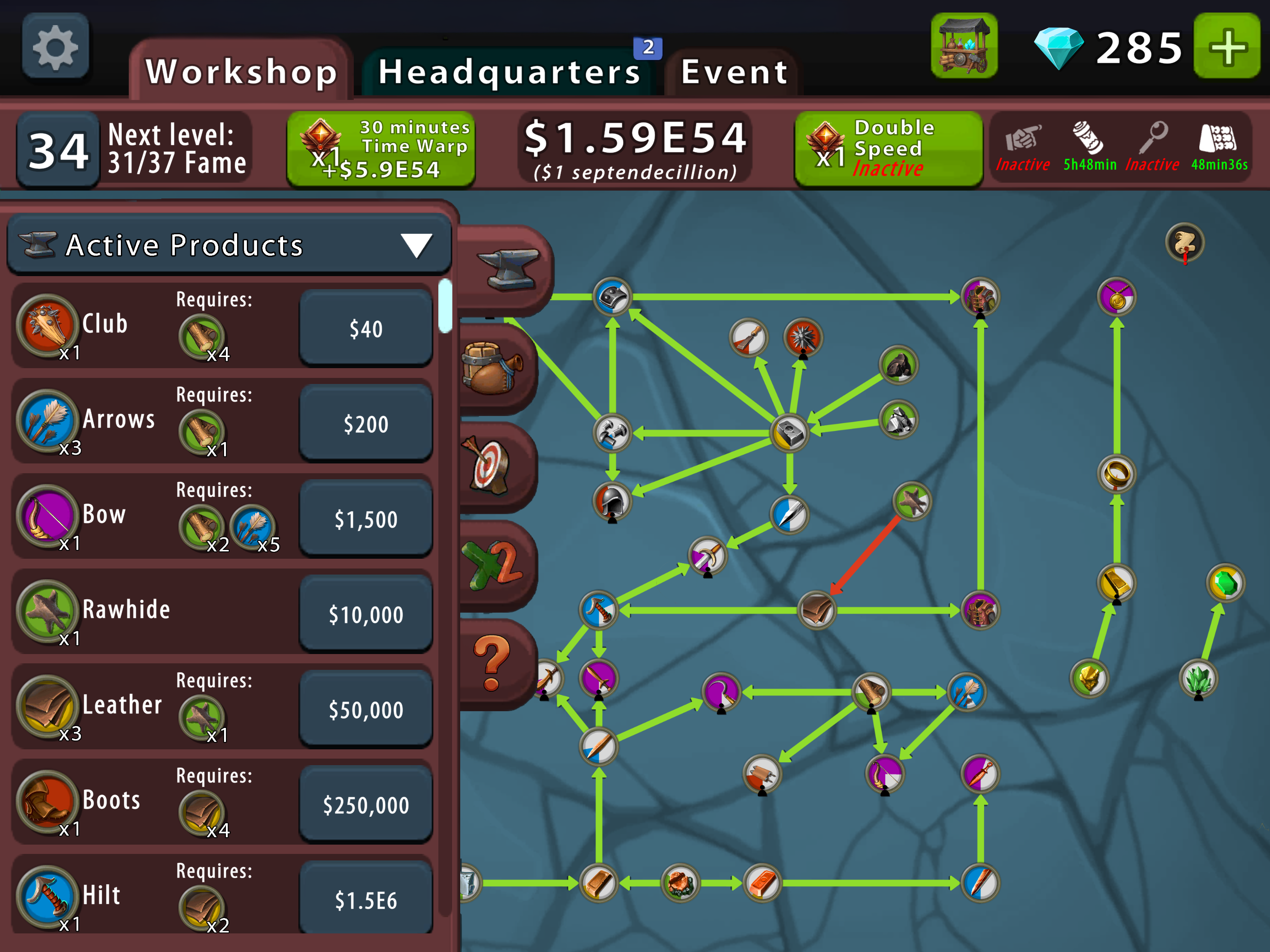Claim the 30 minutes Time Warp reward
This screenshot has height=952, width=1270.
[381, 148]
